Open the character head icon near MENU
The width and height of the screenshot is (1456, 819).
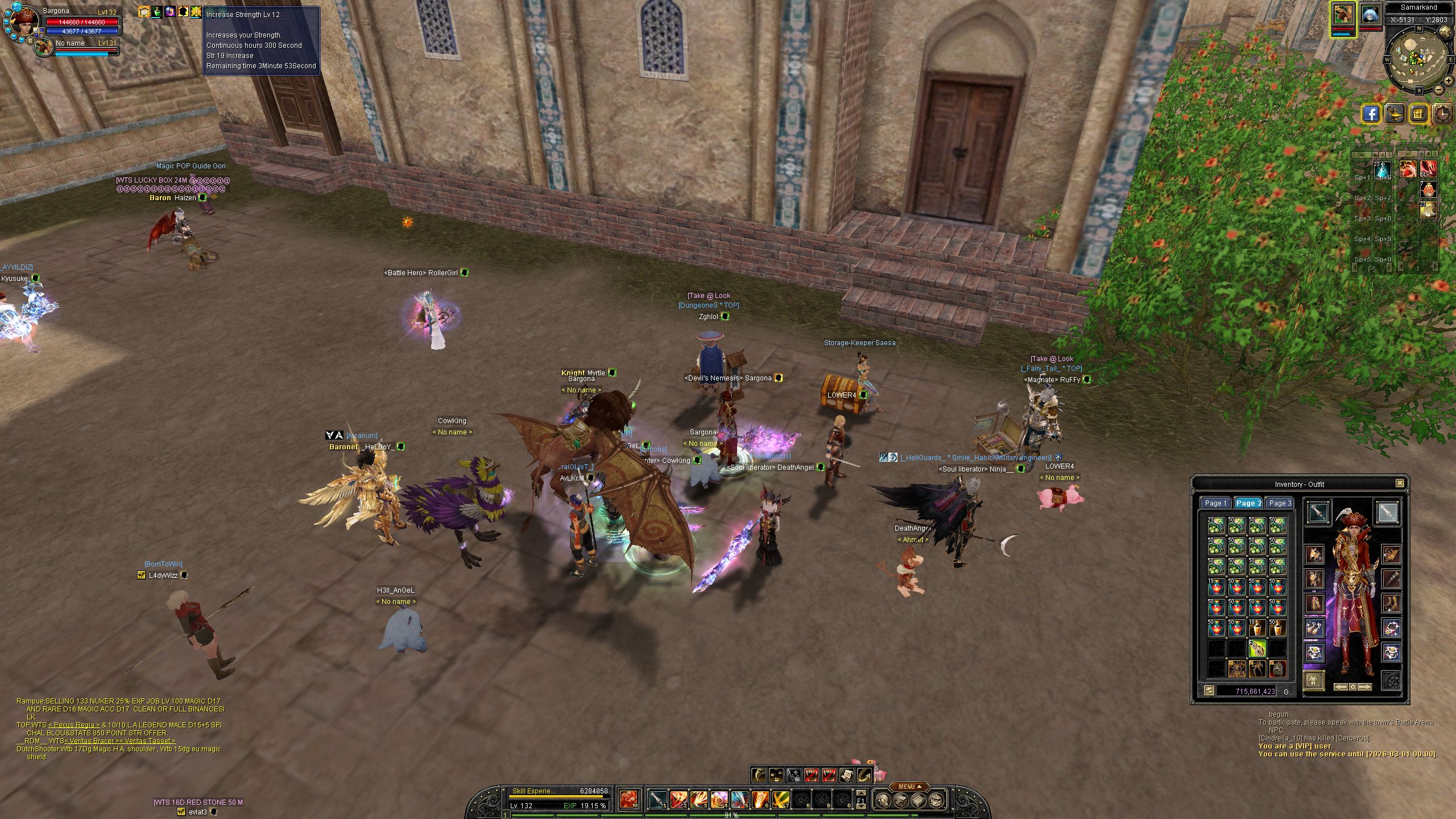pos(882,801)
